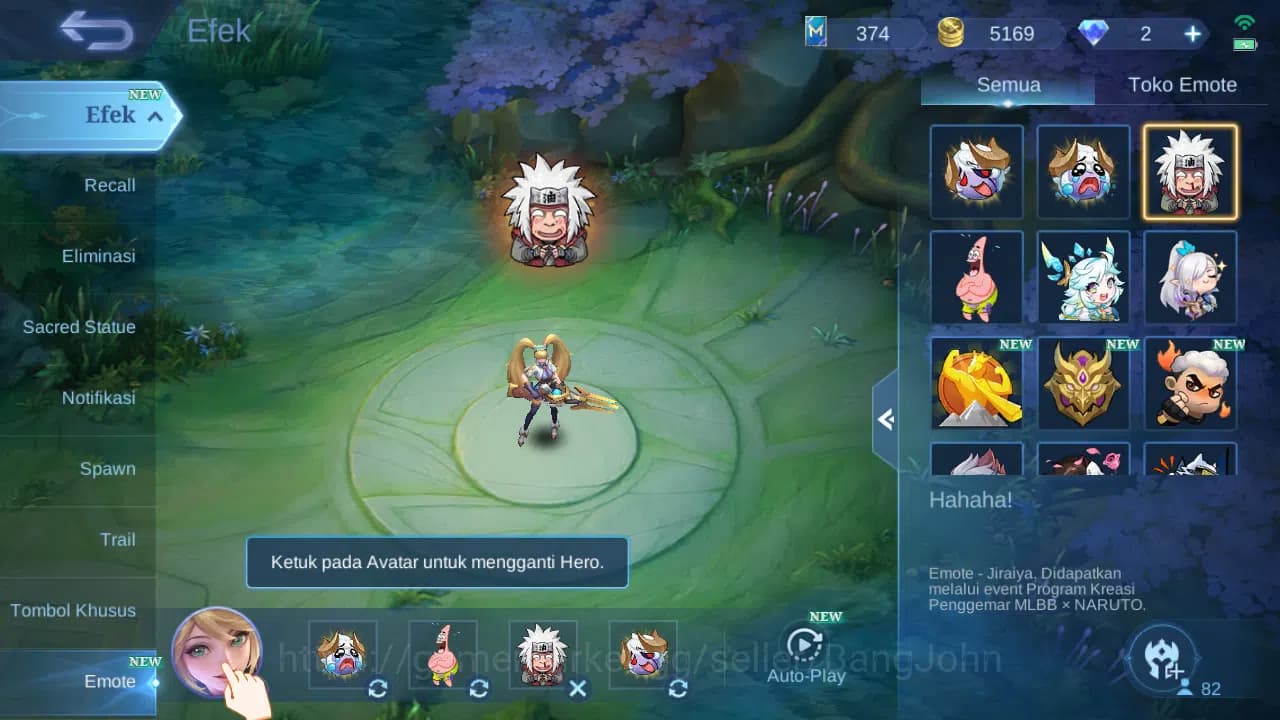Select the Semua tab
Viewport: 1280px width, 720px height.
tap(1007, 85)
